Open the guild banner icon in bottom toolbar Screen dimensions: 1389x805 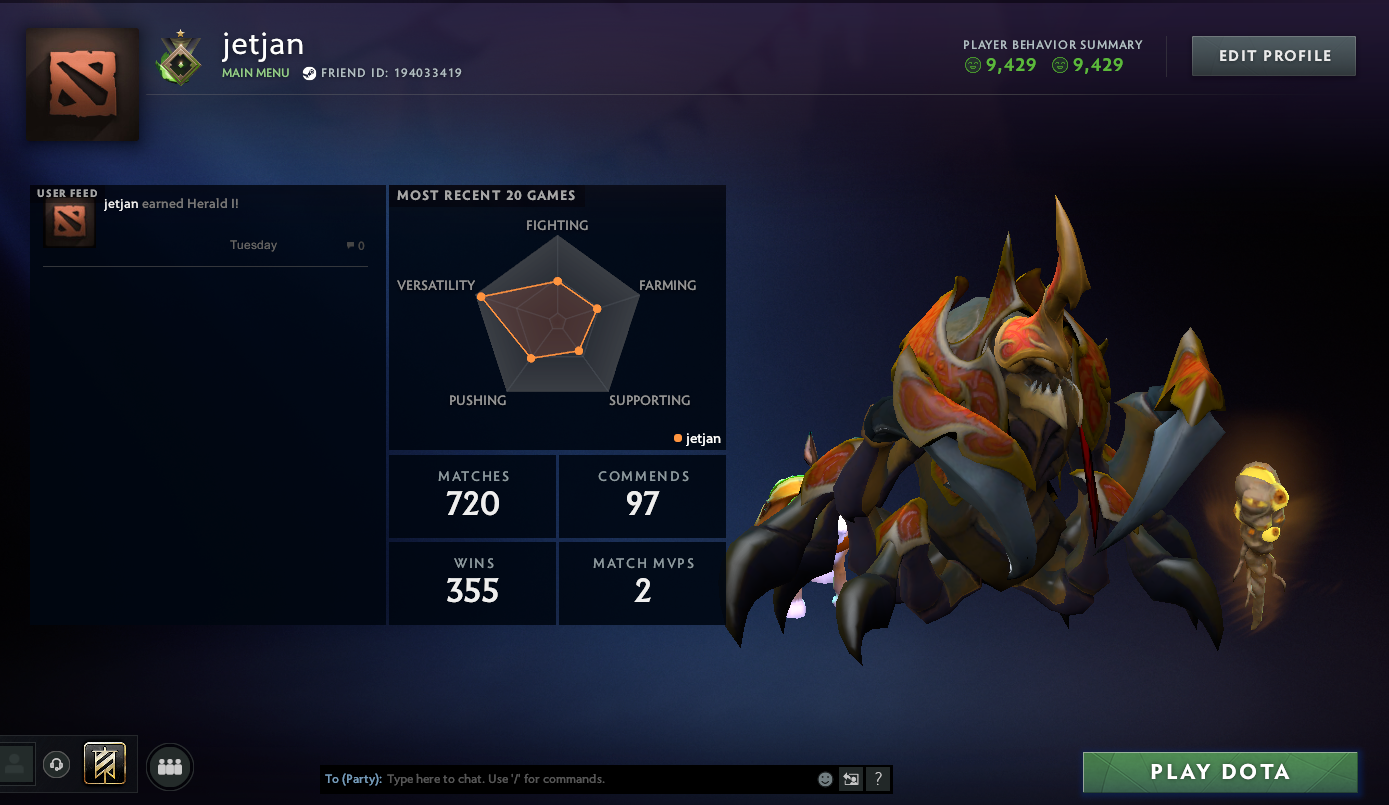[x=103, y=763]
